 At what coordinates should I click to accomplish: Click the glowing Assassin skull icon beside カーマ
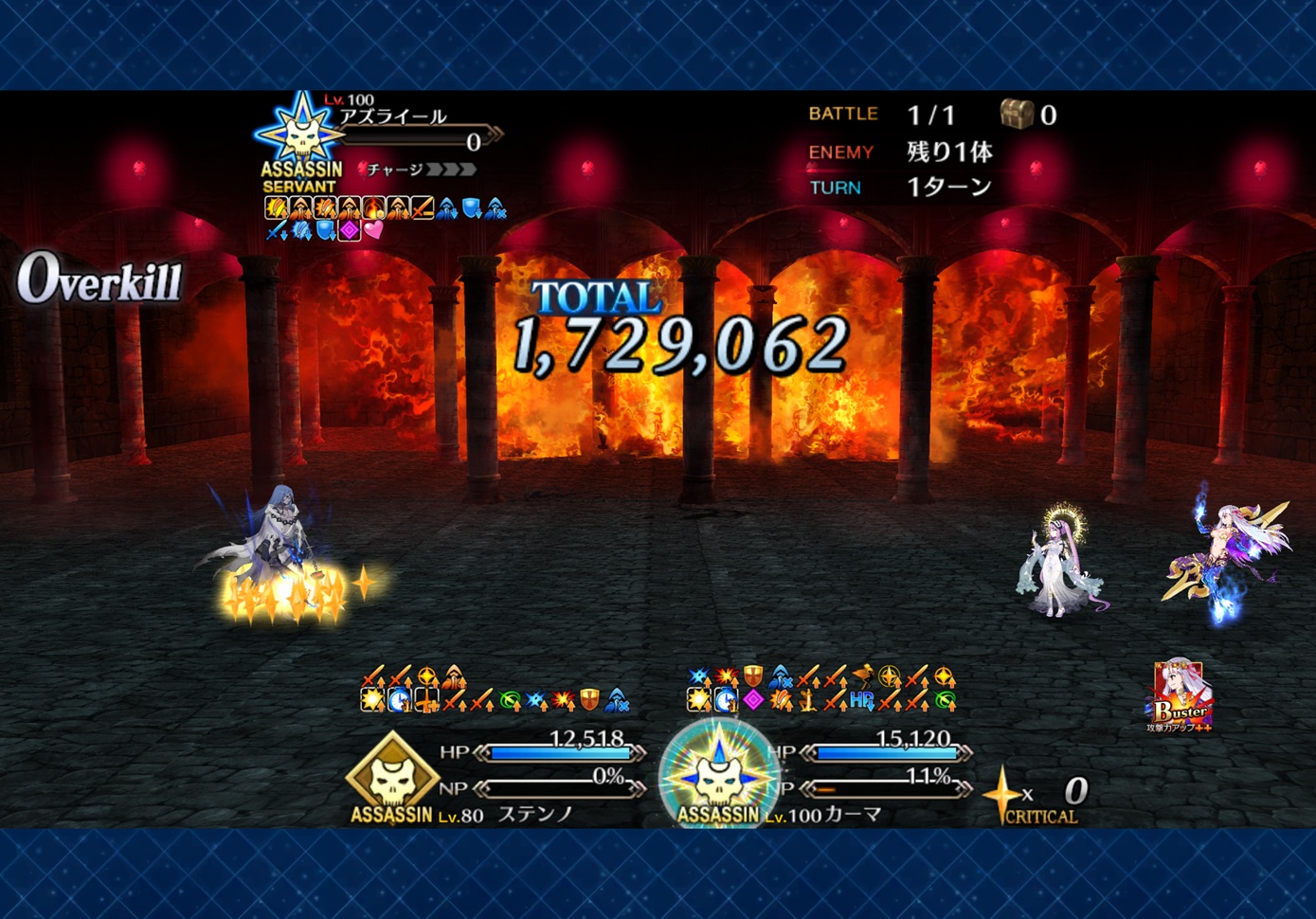pyautogui.click(x=718, y=774)
